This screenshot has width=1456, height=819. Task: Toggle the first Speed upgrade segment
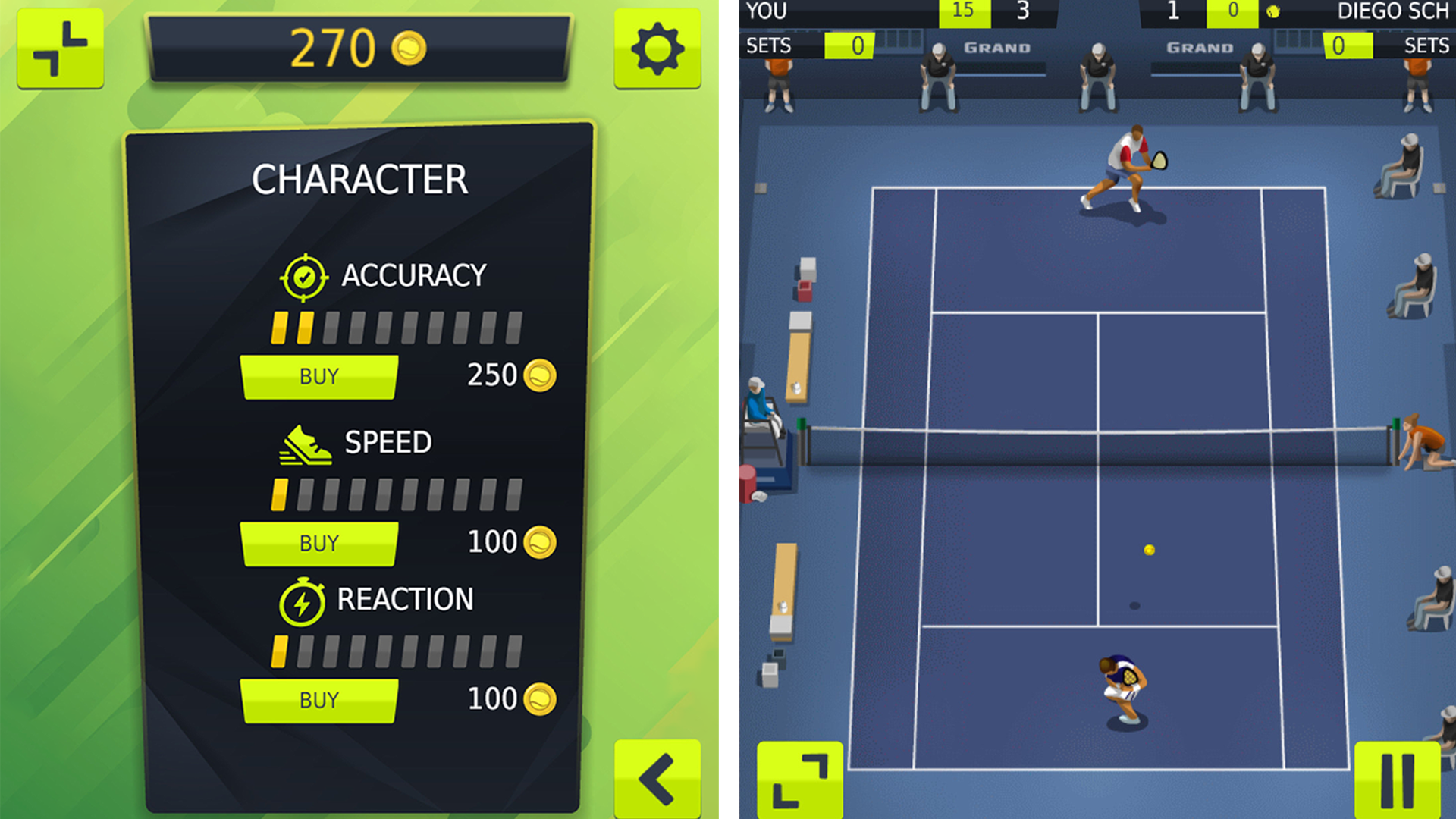click(x=278, y=494)
